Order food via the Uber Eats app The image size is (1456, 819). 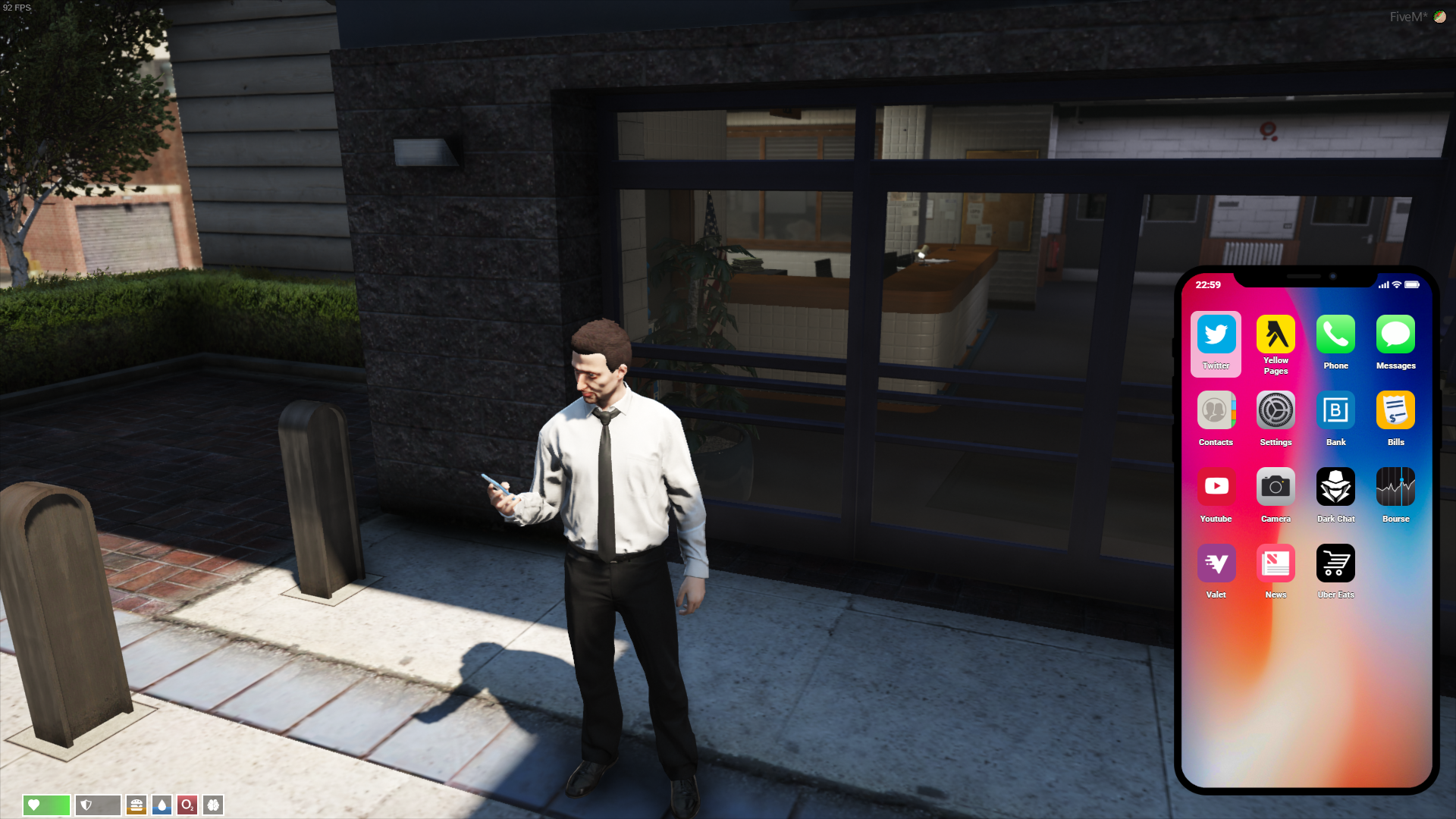click(x=1335, y=564)
